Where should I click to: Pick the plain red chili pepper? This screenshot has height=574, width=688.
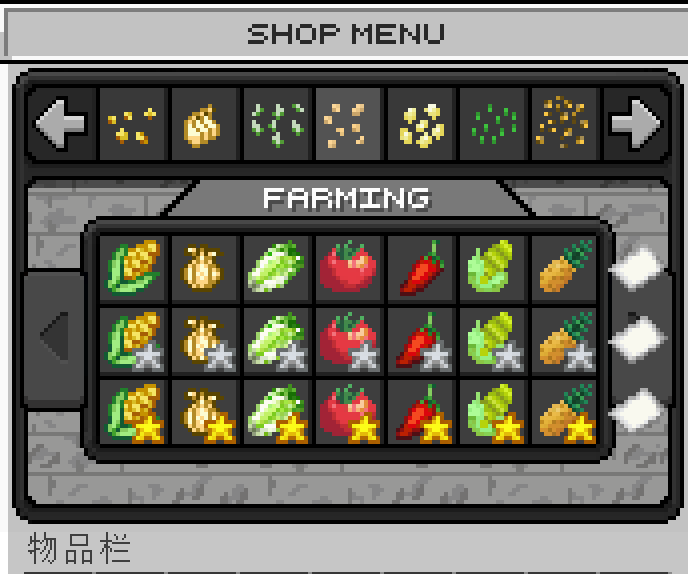click(421, 268)
